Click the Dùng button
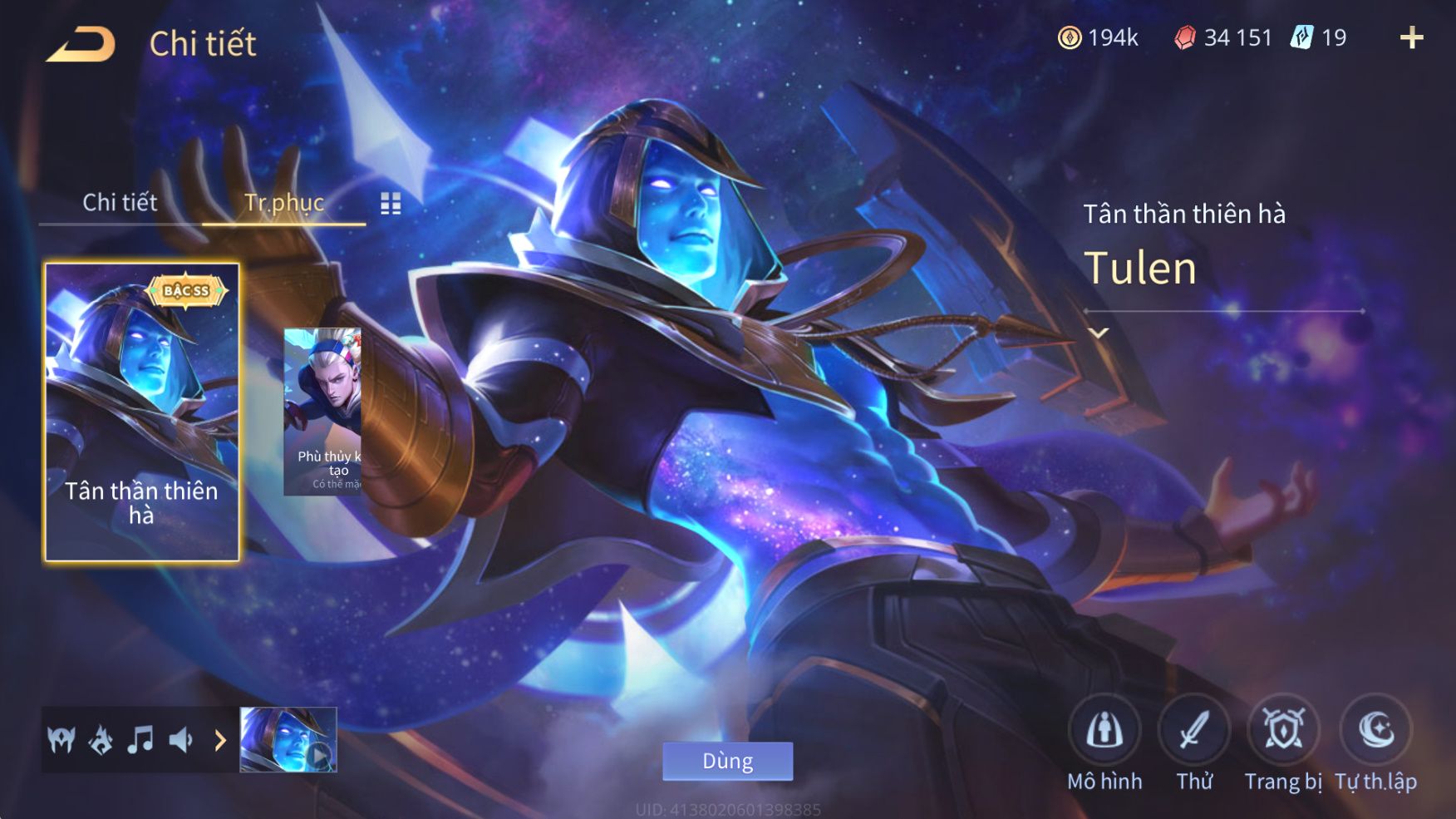 (x=727, y=761)
